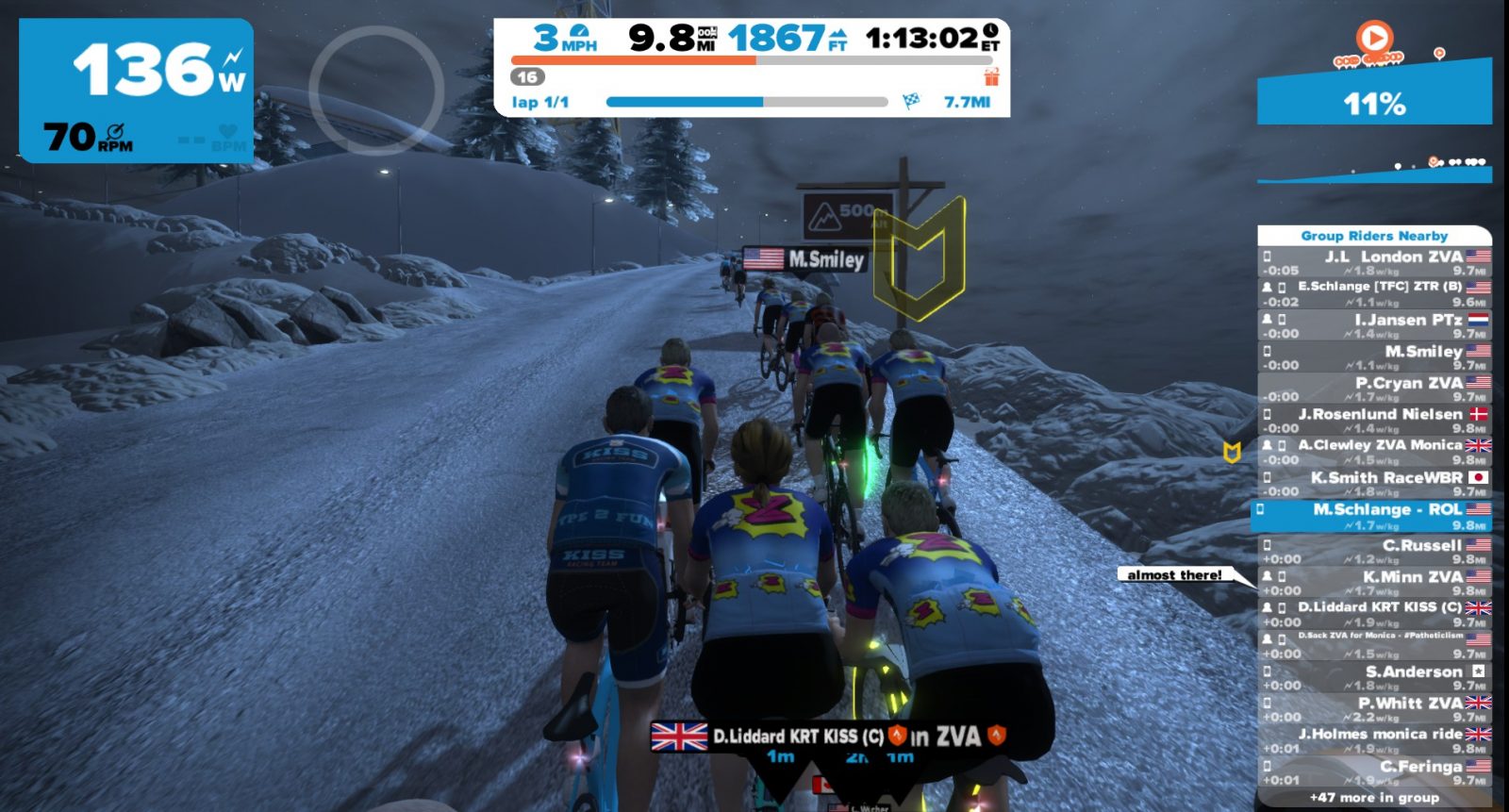Image resolution: width=1509 pixels, height=812 pixels.
Task: Select C.Russell from nearby riders
Action: click(x=1375, y=551)
